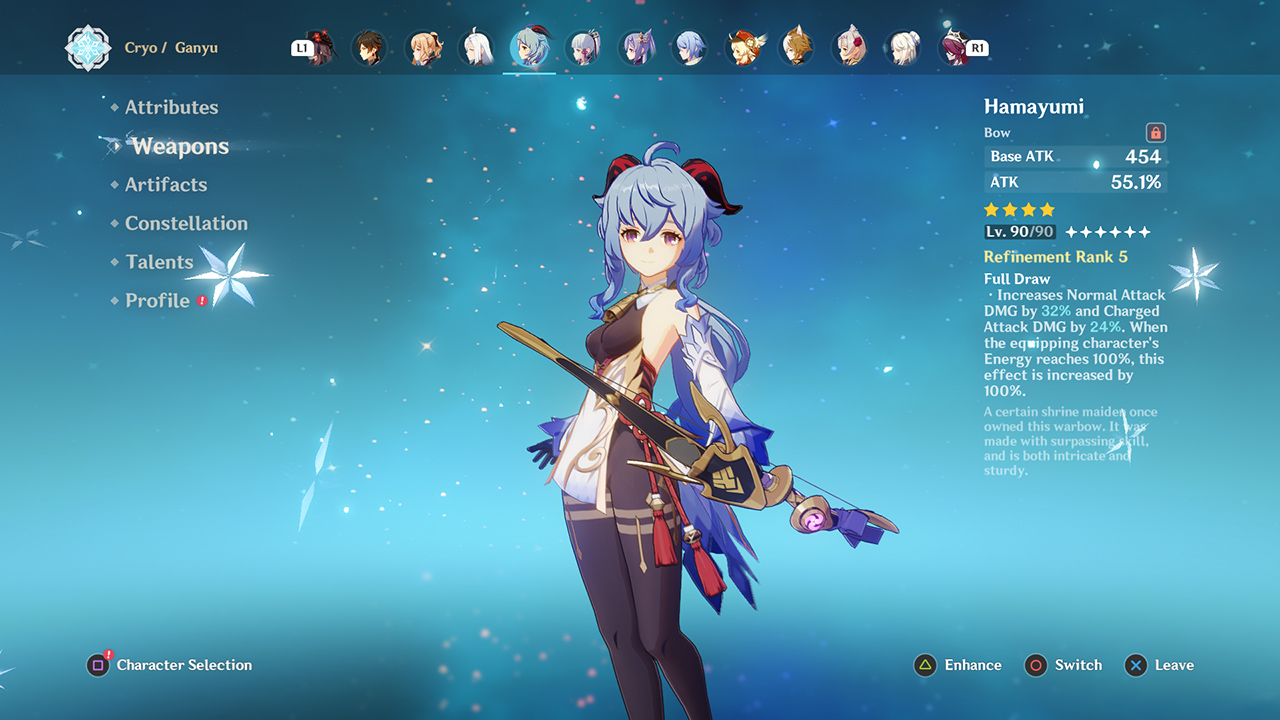This screenshot has width=1280, height=720.
Task: View the character Profile entry
Action: pyautogui.click(x=157, y=301)
